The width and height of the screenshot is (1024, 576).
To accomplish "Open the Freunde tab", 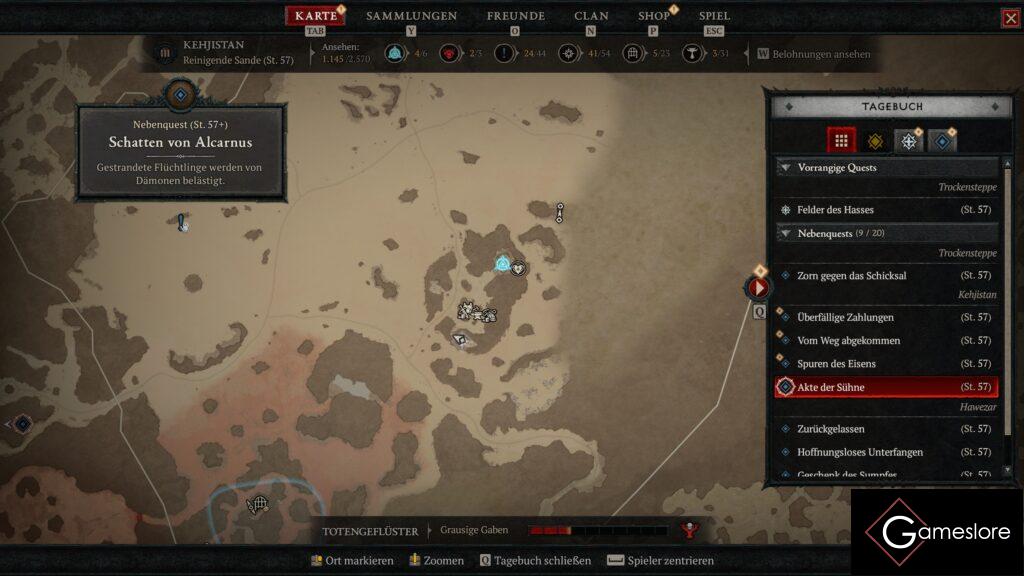I will [515, 16].
